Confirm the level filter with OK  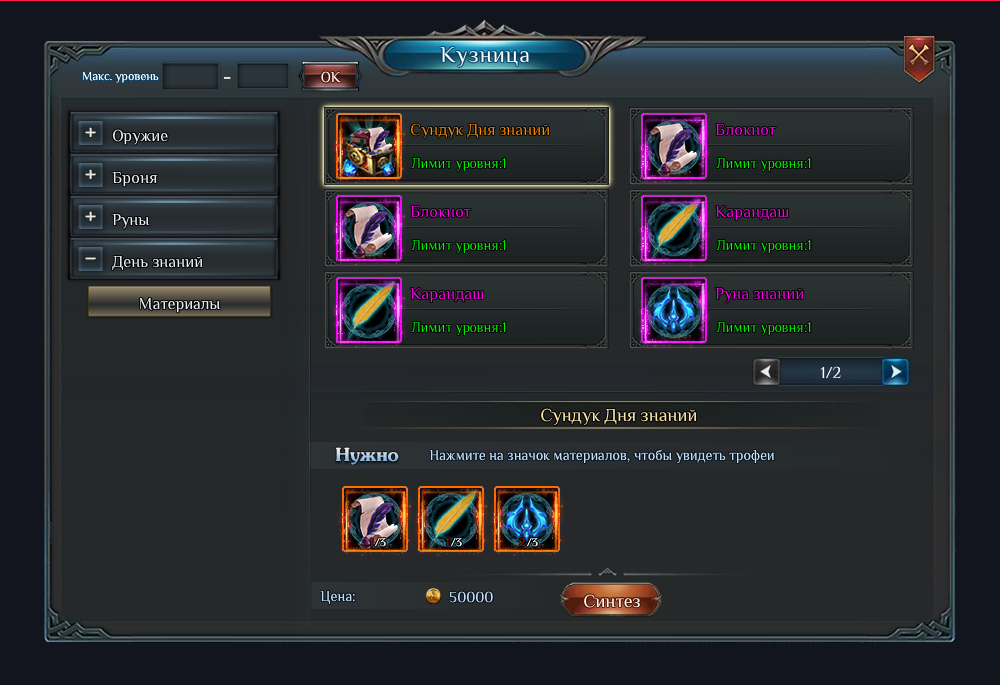[x=329, y=76]
